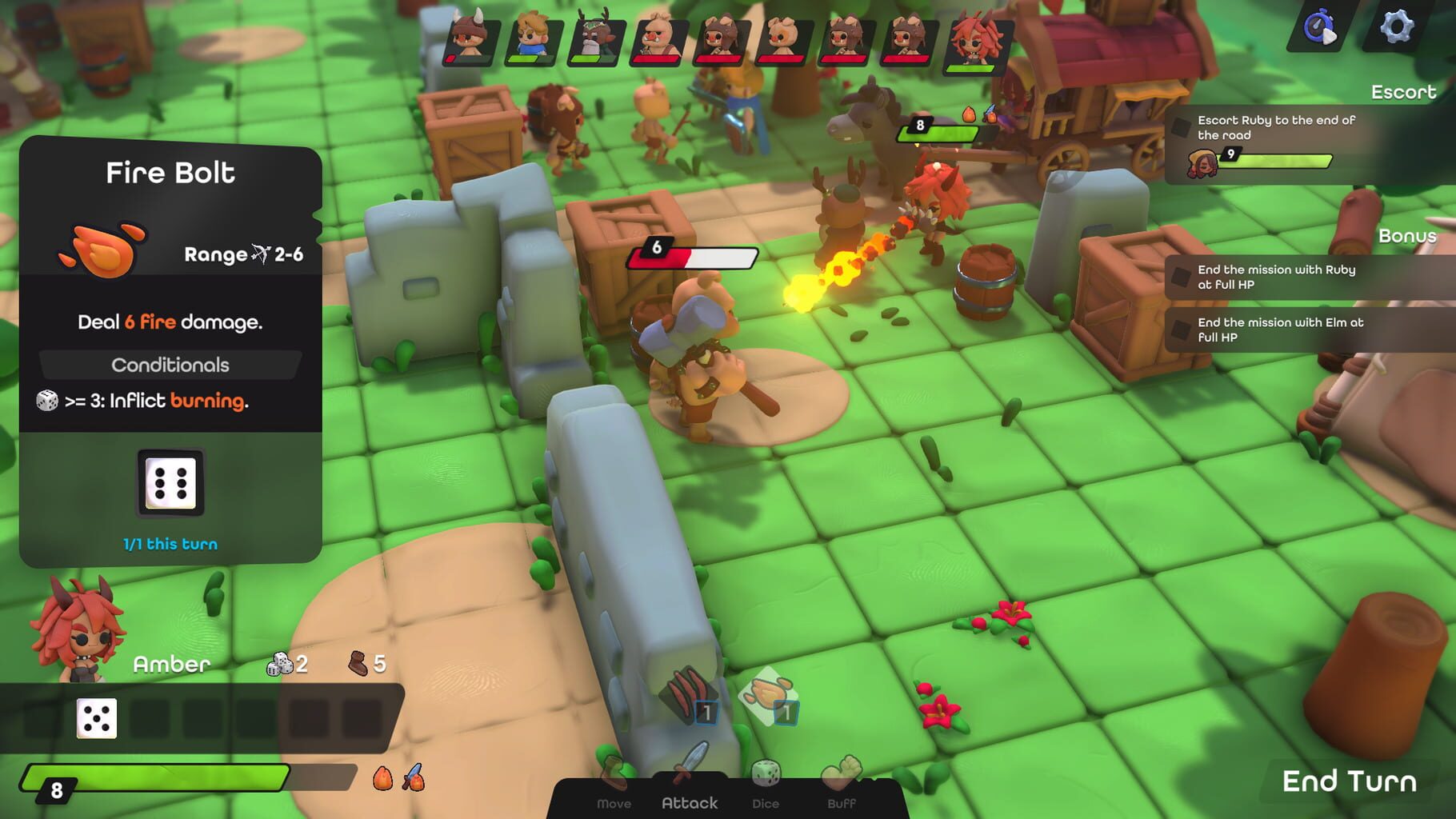Open the Buff tab
Screen dimensions: 1456x819
(842, 803)
